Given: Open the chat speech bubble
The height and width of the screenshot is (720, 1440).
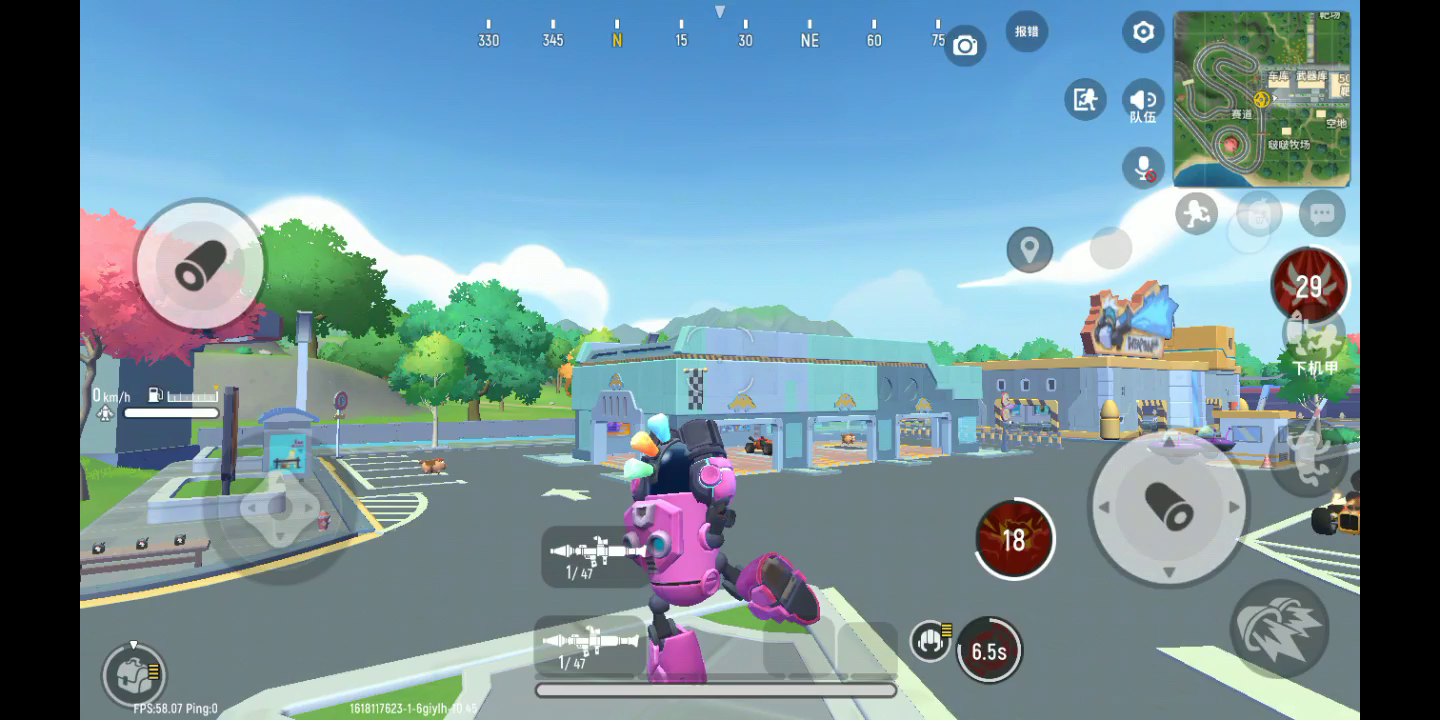Looking at the screenshot, I should click(1322, 213).
